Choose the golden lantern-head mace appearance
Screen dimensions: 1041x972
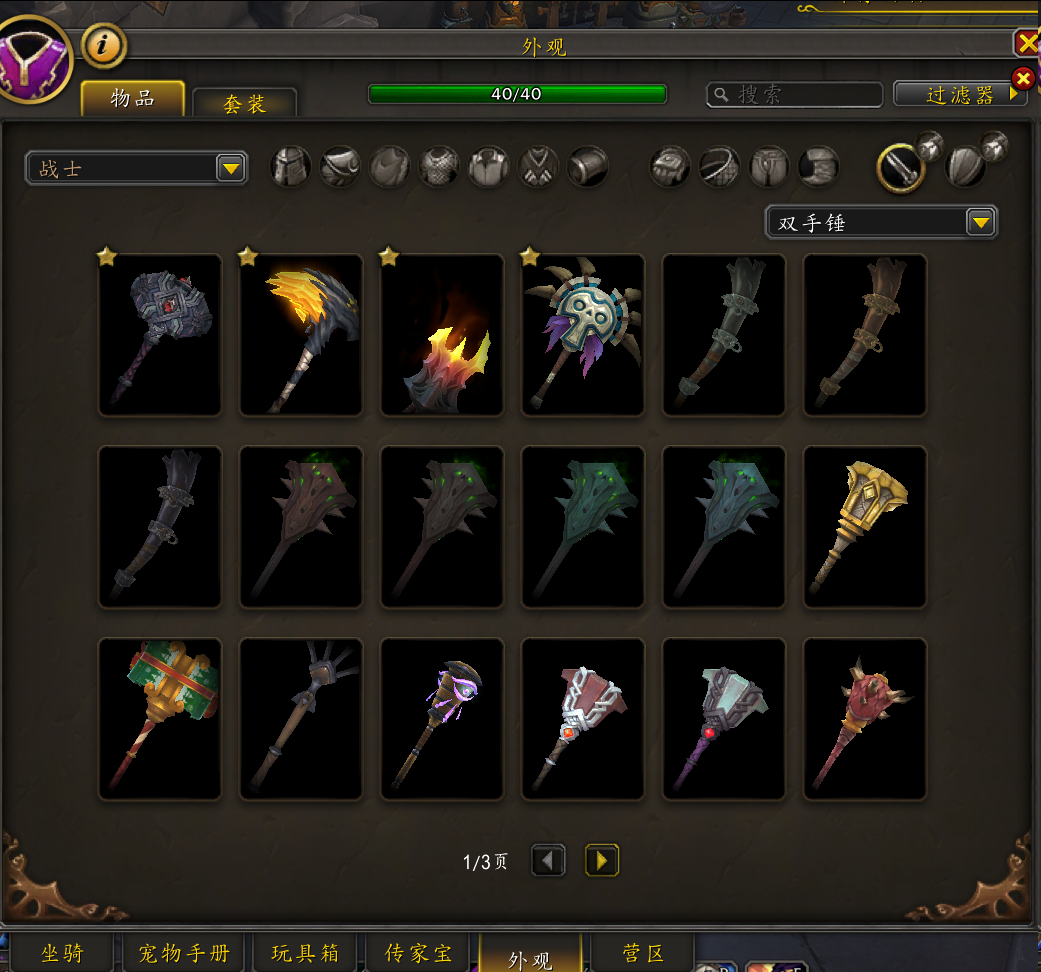[865, 527]
